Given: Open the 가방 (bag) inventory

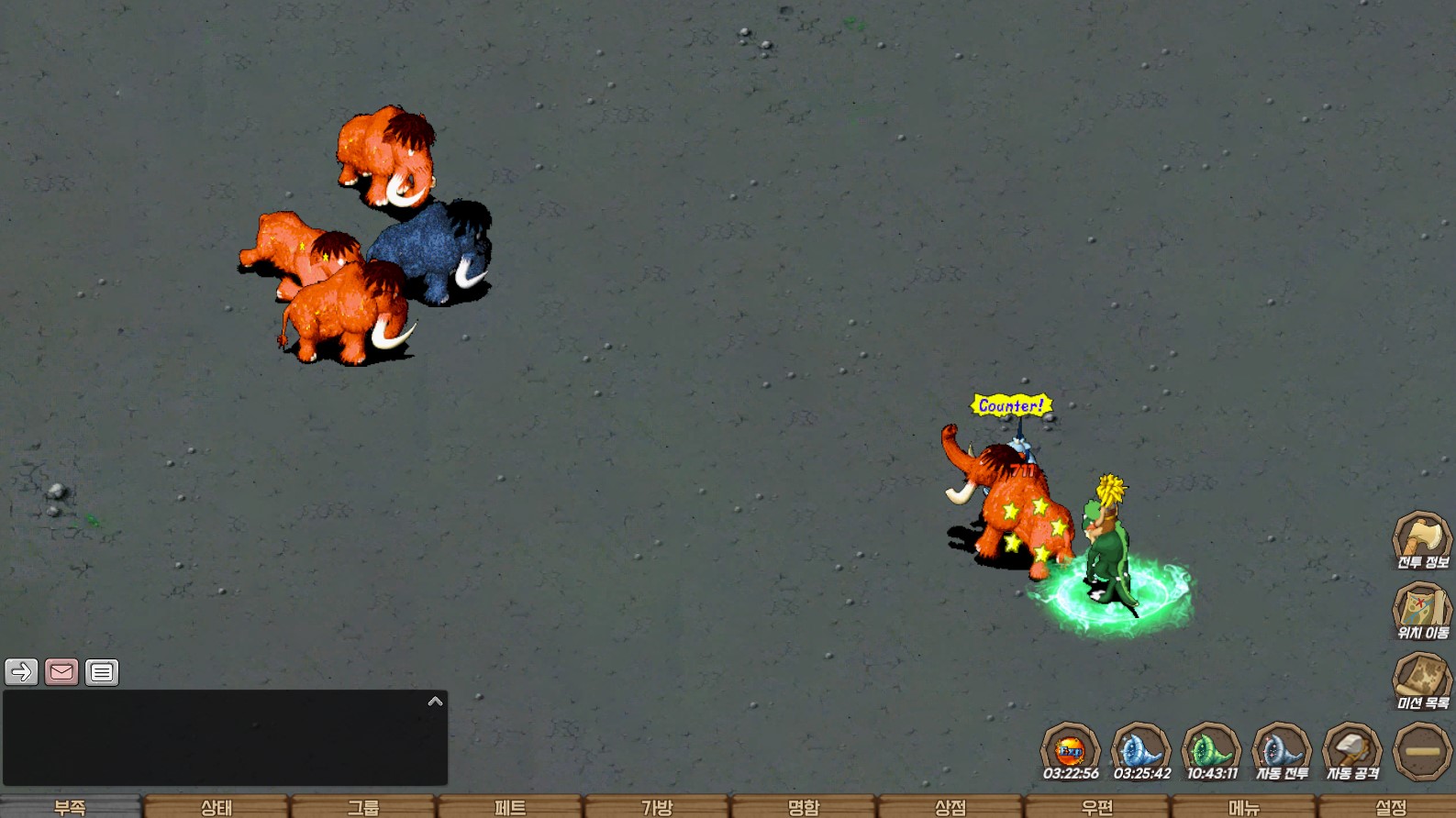Looking at the screenshot, I should pos(657,807).
